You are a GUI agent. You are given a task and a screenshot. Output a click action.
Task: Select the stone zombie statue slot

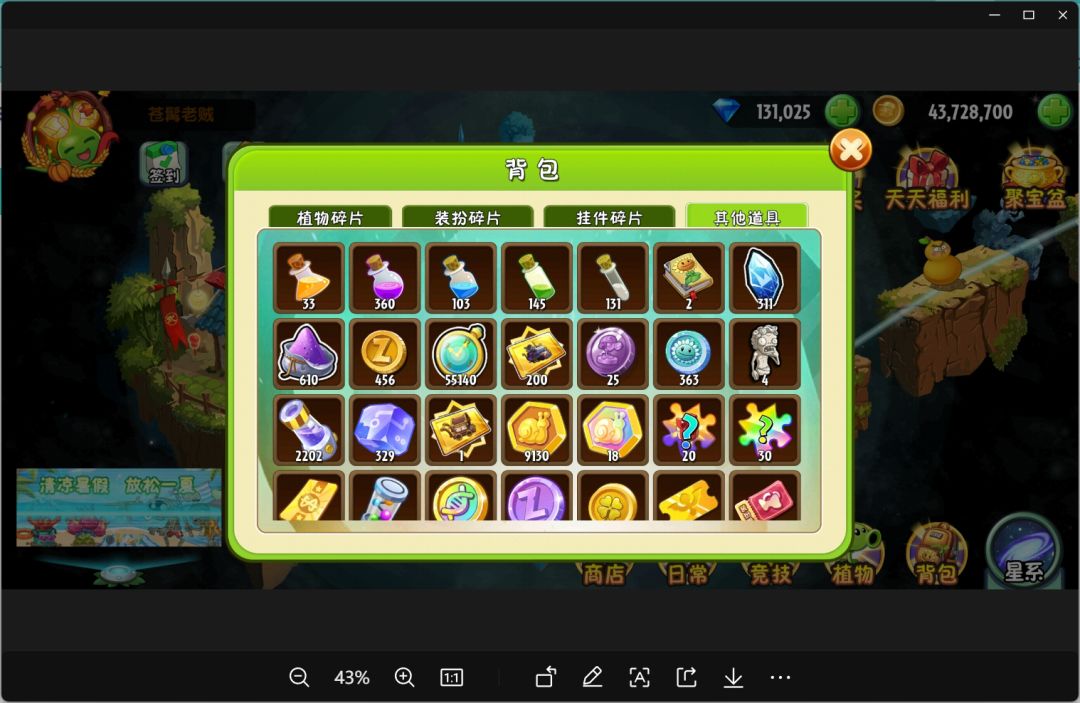tap(764, 354)
